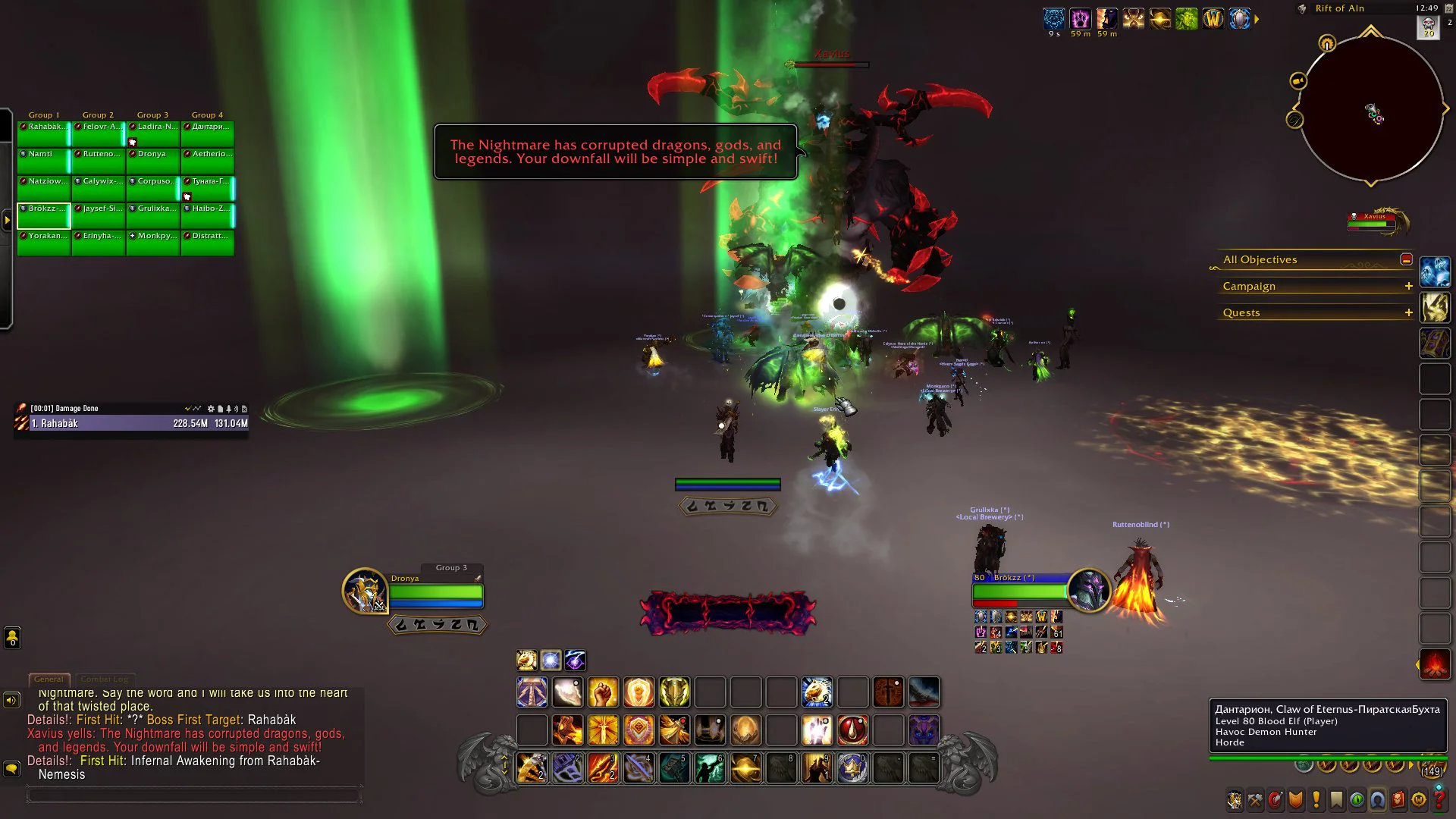Screen dimensions: 1456x819
Task: Open the Professions window
Action: [1254, 800]
